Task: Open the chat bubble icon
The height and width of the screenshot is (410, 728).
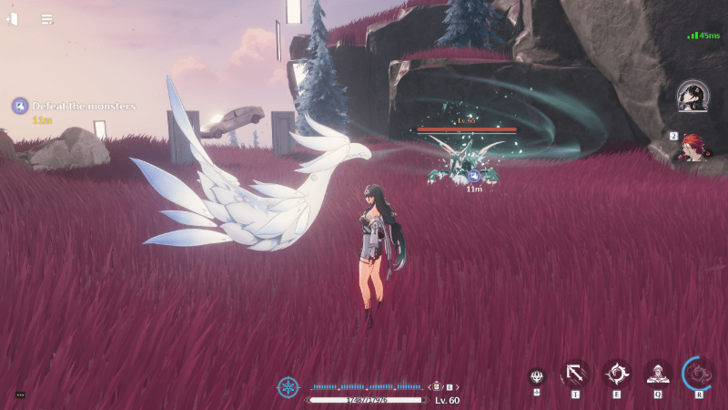Action: 19,395
